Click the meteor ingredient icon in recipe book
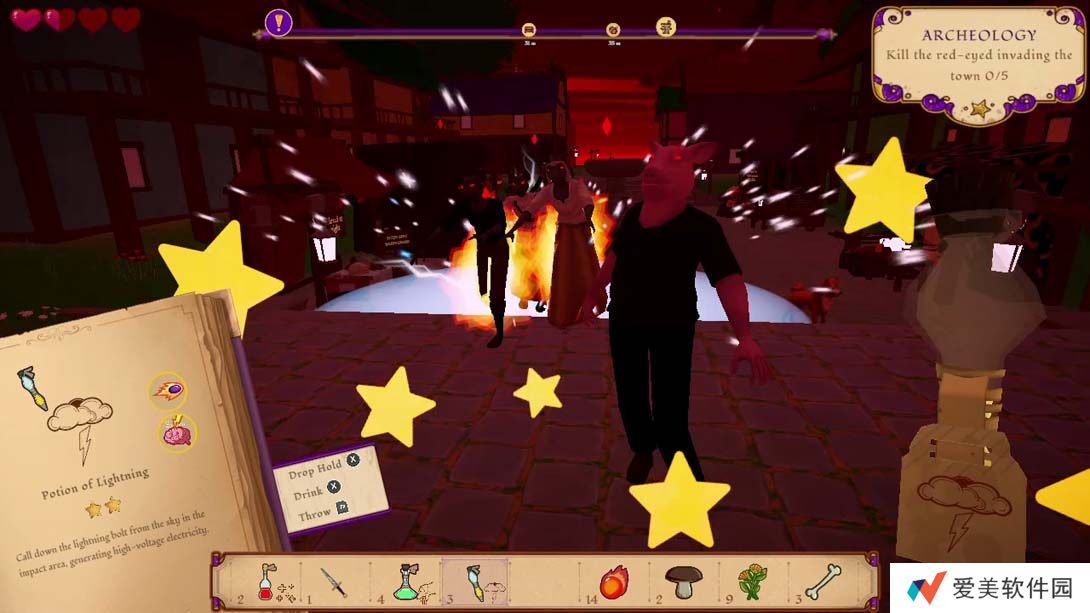This screenshot has height=613, width=1090. click(x=167, y=390)
